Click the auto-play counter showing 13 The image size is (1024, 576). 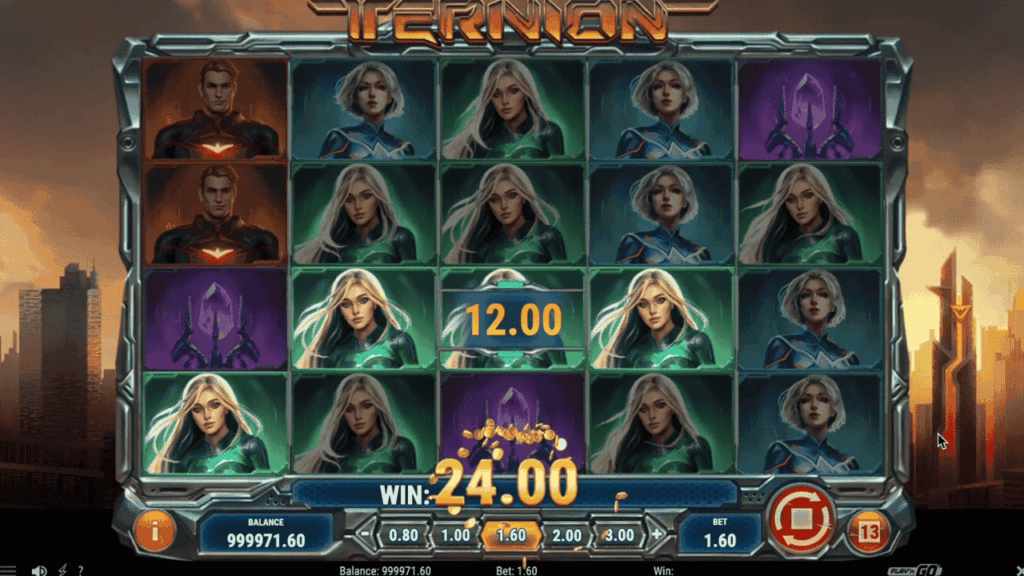coord(868,532)
